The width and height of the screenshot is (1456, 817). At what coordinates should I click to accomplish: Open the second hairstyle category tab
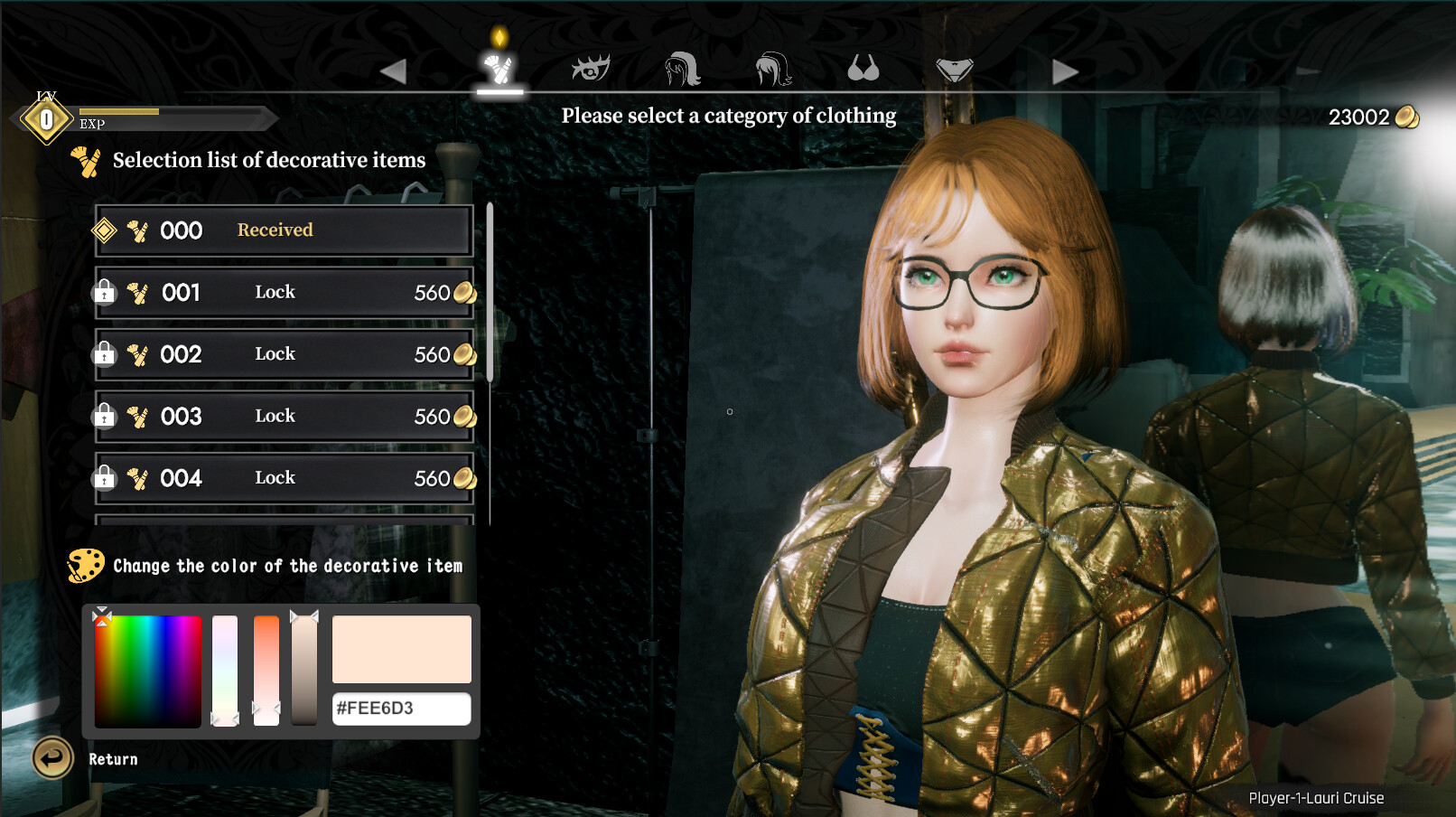click(x=773, y=69)
